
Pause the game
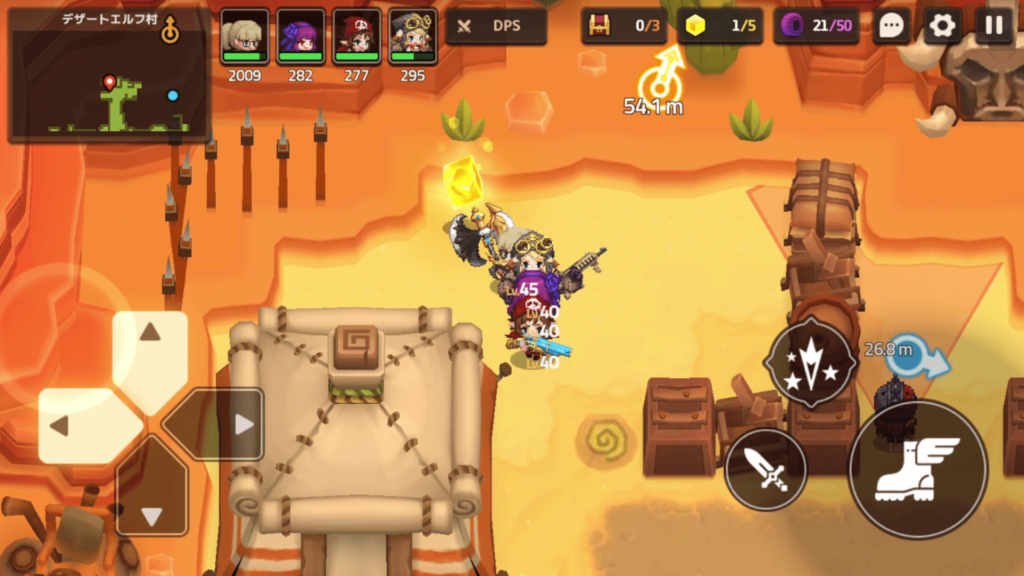pos(994,26)
